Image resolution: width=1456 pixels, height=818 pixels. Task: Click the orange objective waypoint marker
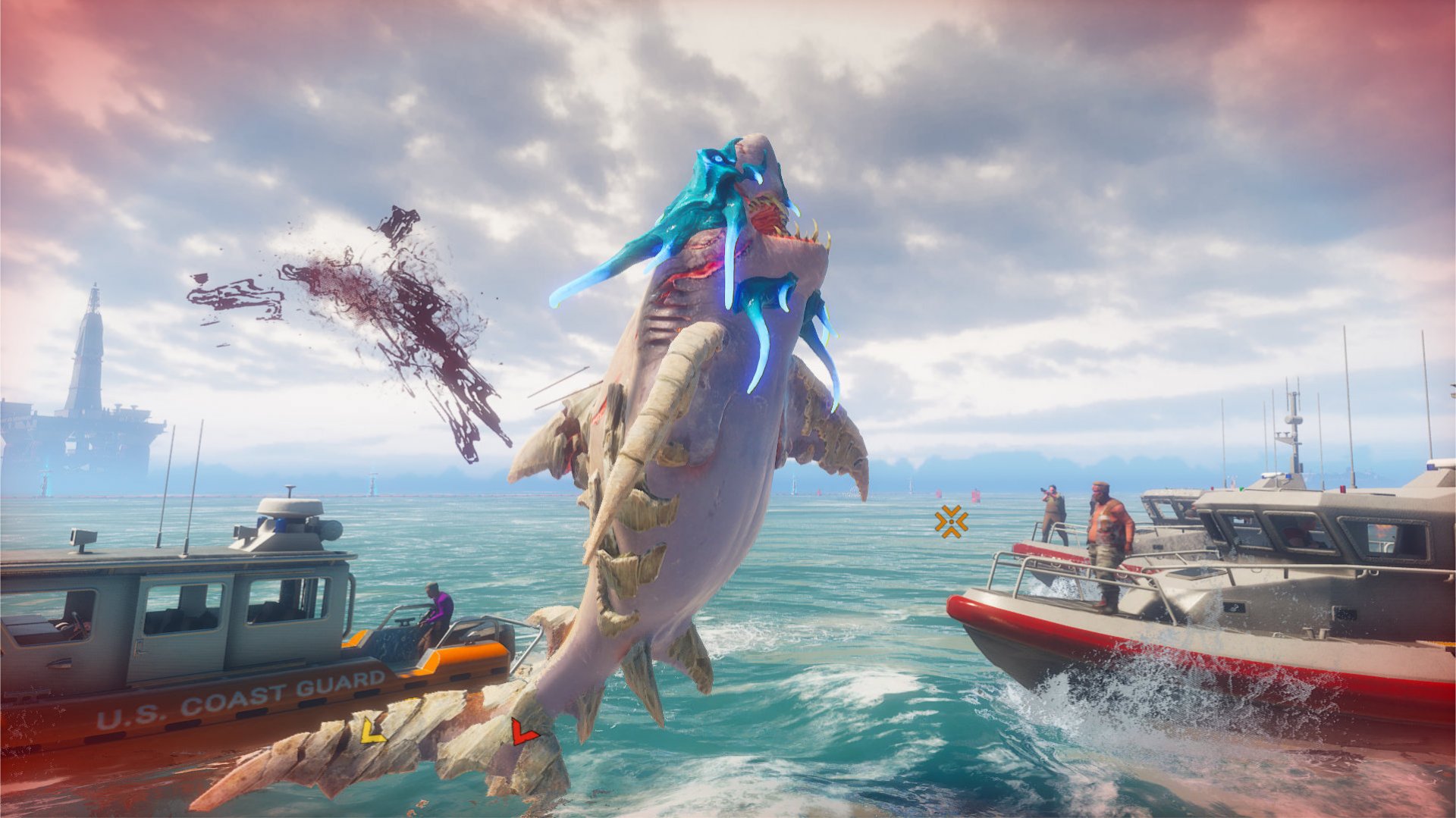(x=951, y=522)
